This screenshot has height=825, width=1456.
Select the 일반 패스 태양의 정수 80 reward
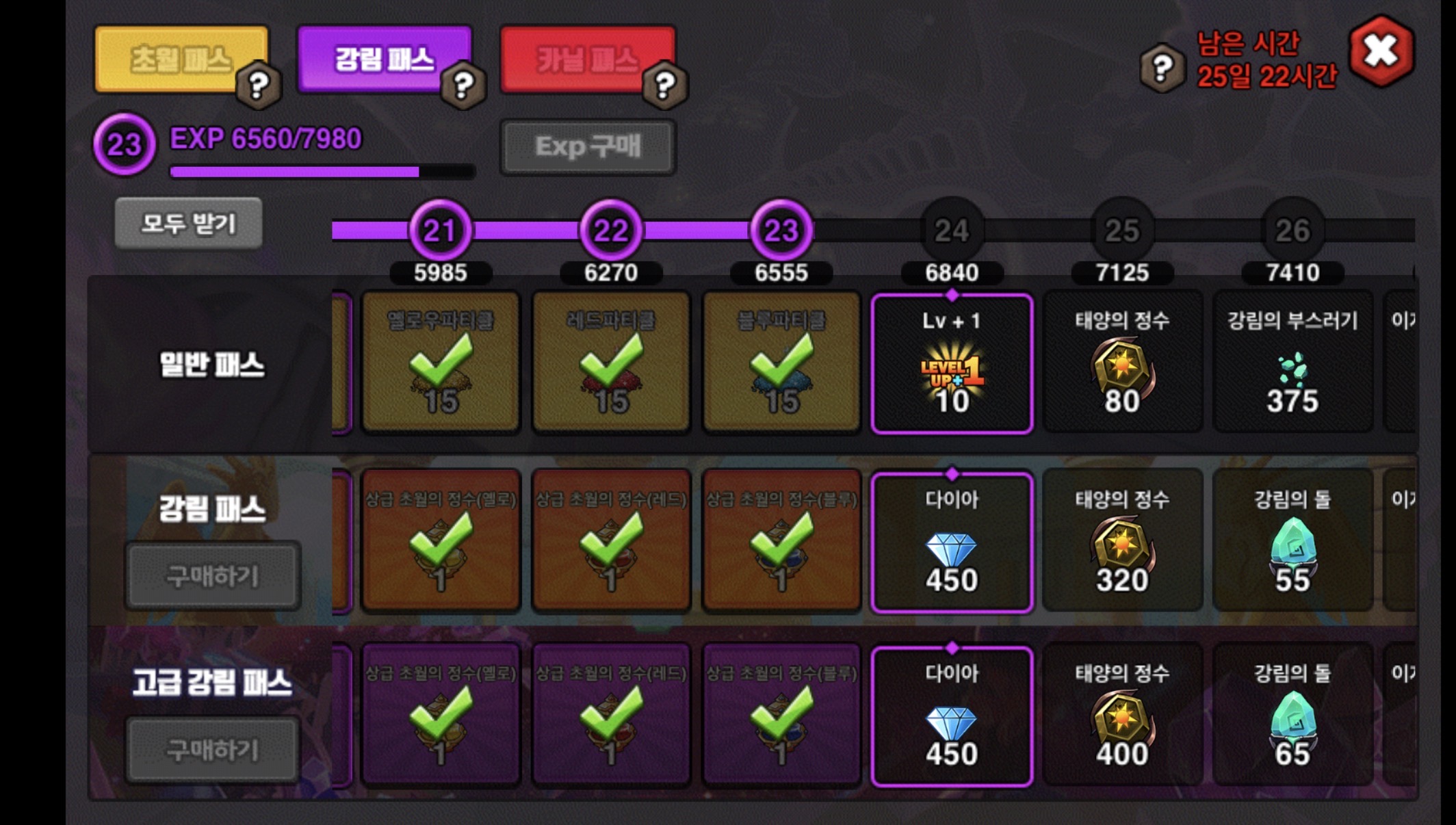pos(1122,364)
